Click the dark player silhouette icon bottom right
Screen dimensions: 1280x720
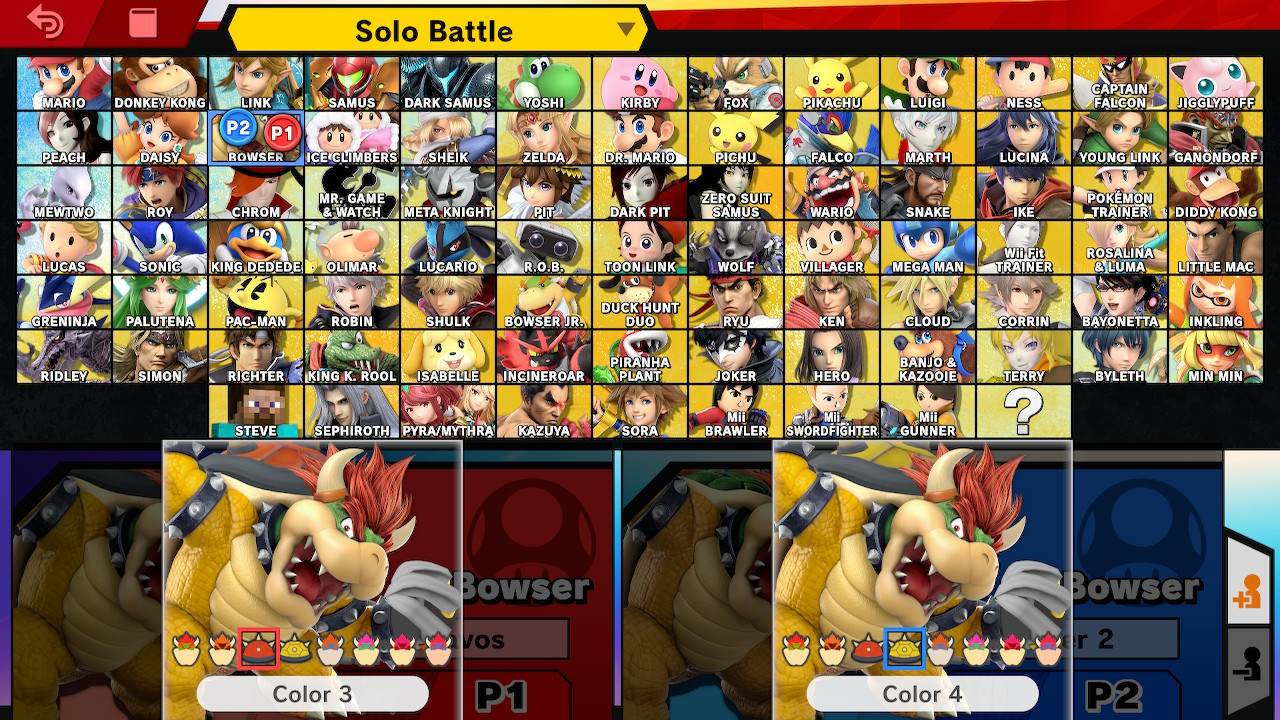pos(1252,660)
